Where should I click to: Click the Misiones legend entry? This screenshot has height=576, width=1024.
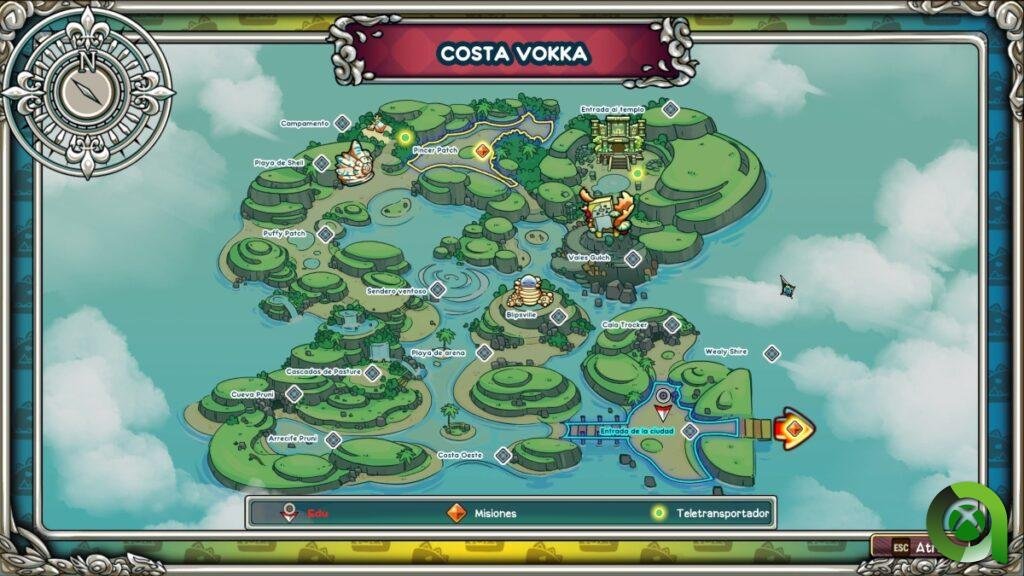484,513
